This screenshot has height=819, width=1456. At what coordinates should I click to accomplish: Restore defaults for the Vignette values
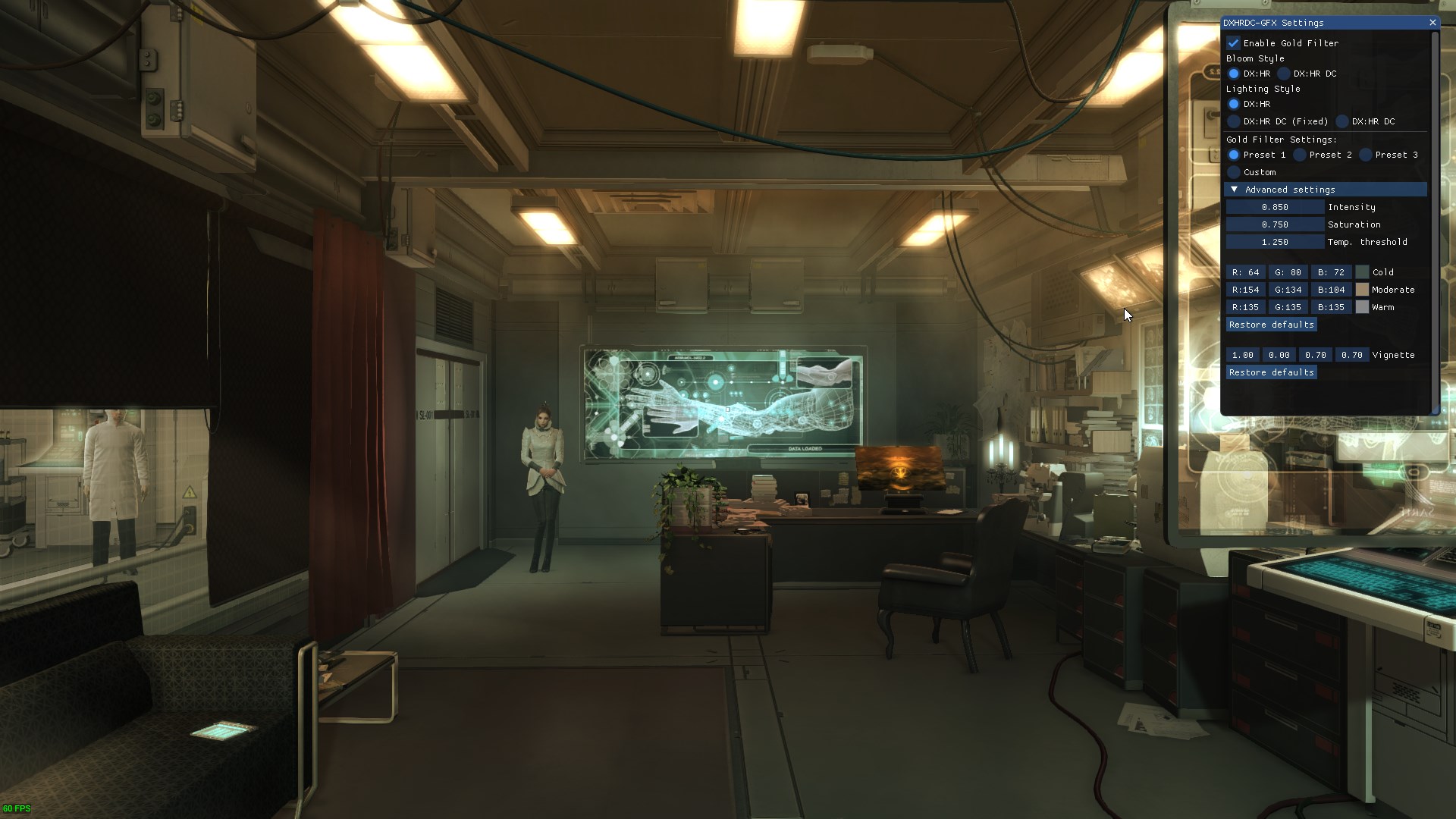pos(1271,372)
